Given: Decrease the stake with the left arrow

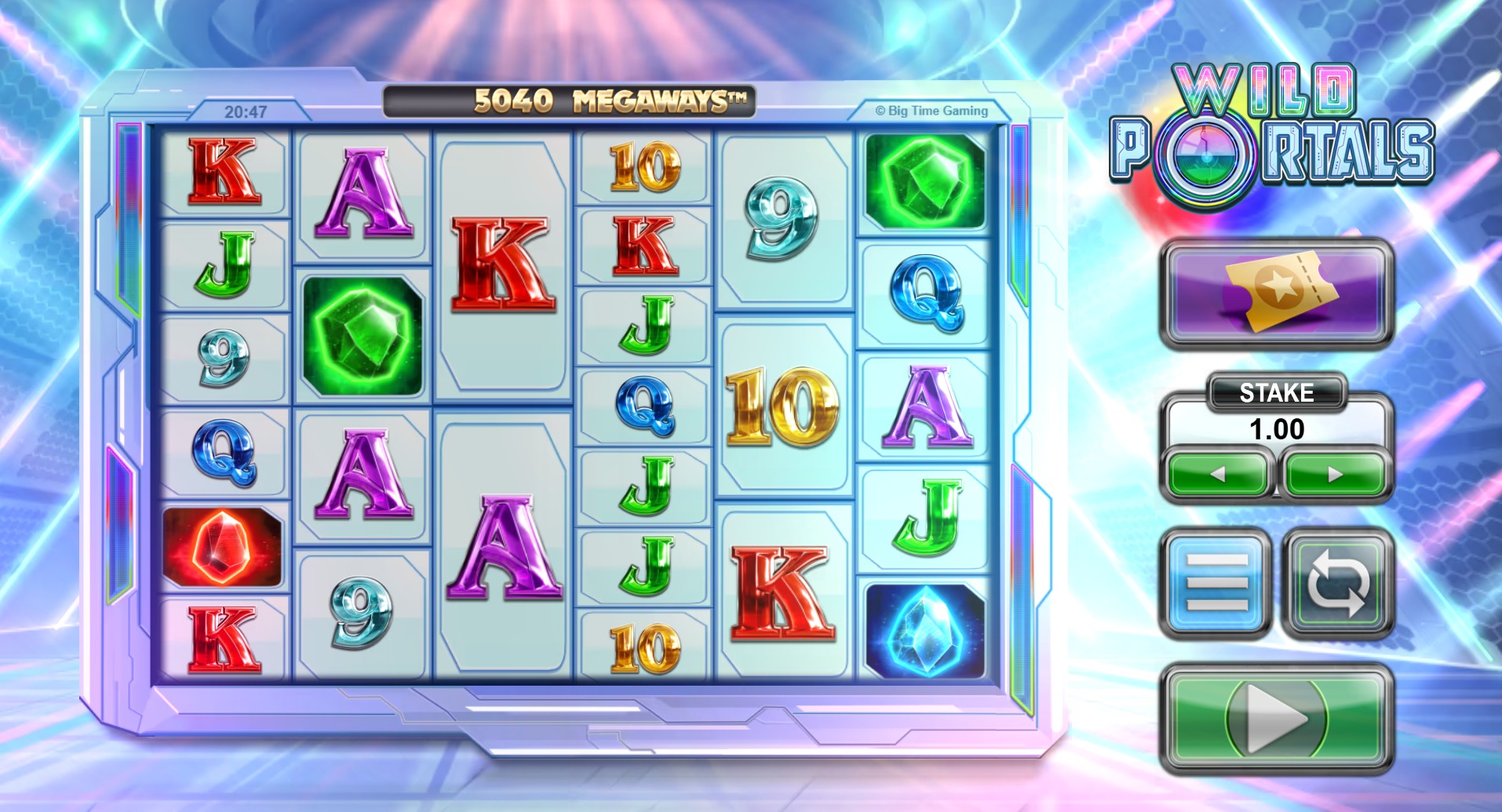Looking at the screenshot, I should pos(1218,474).
